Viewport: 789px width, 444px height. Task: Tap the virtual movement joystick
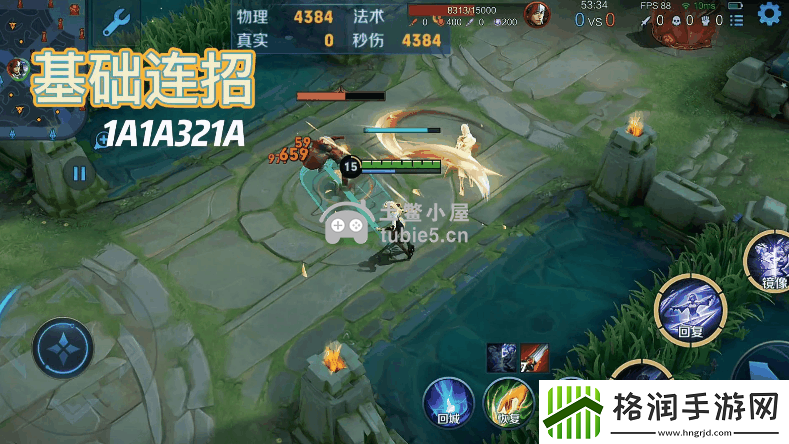tap(62, 349)
